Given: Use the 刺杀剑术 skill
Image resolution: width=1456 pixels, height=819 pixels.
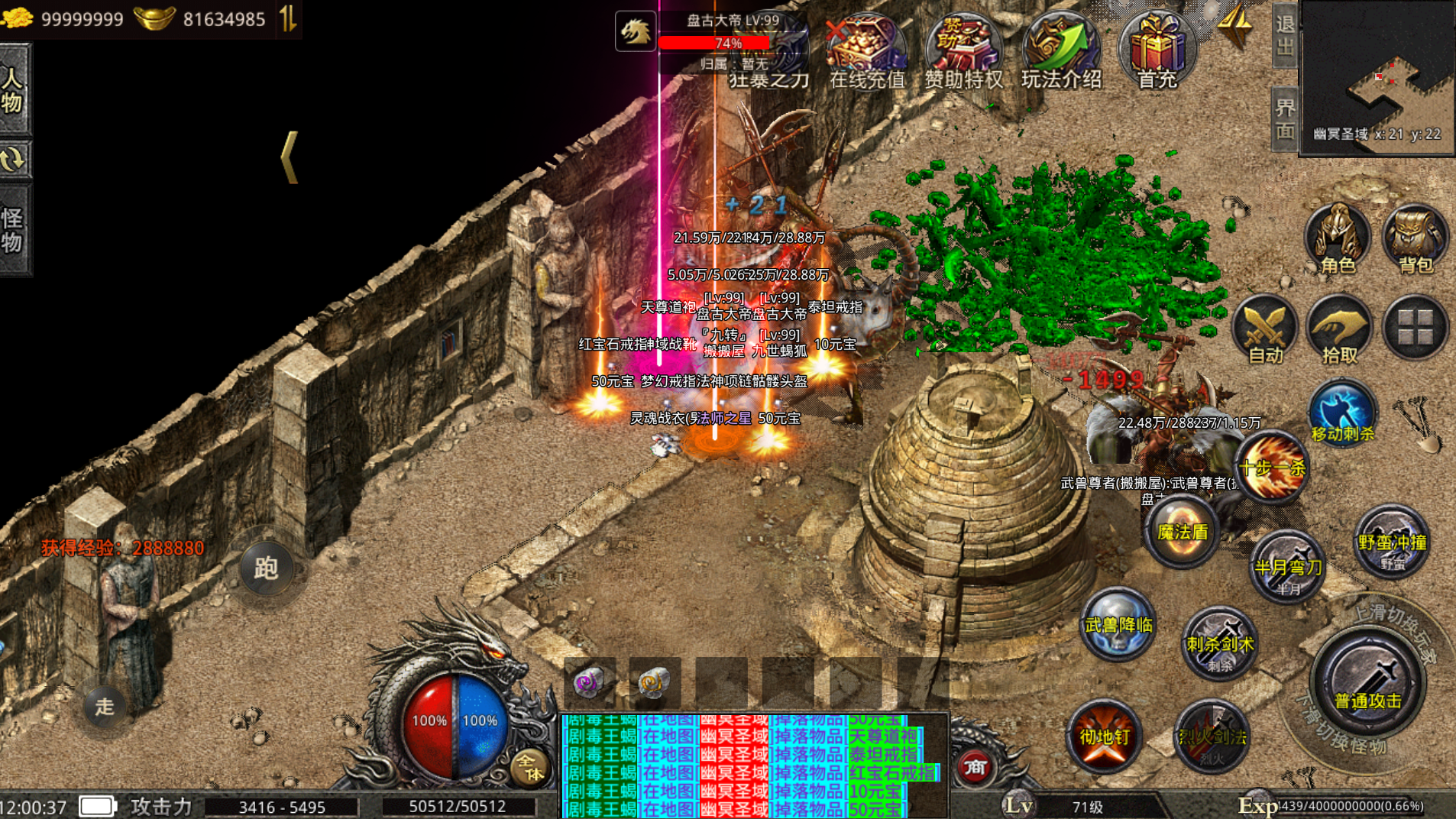Looking at the screenshot, I should pyautogui.click(x=1219, y=644).
